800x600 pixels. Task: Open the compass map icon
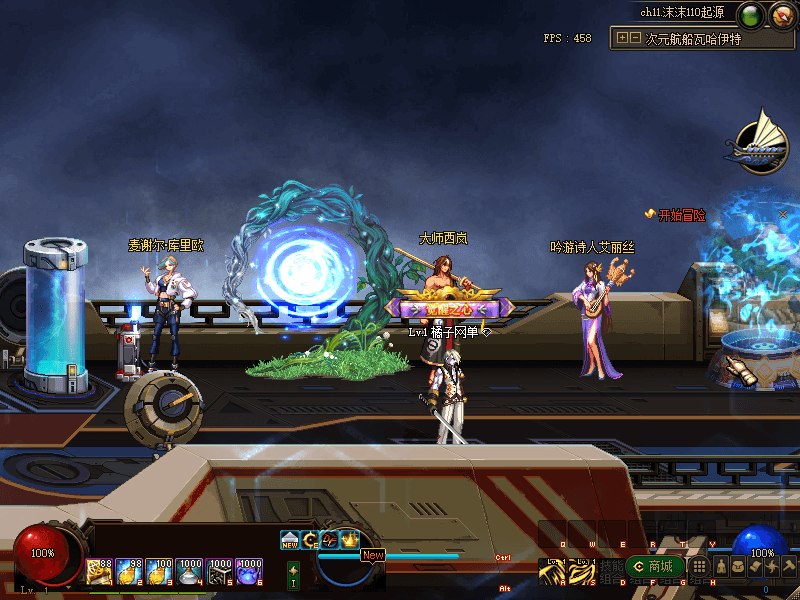point(780,15)
